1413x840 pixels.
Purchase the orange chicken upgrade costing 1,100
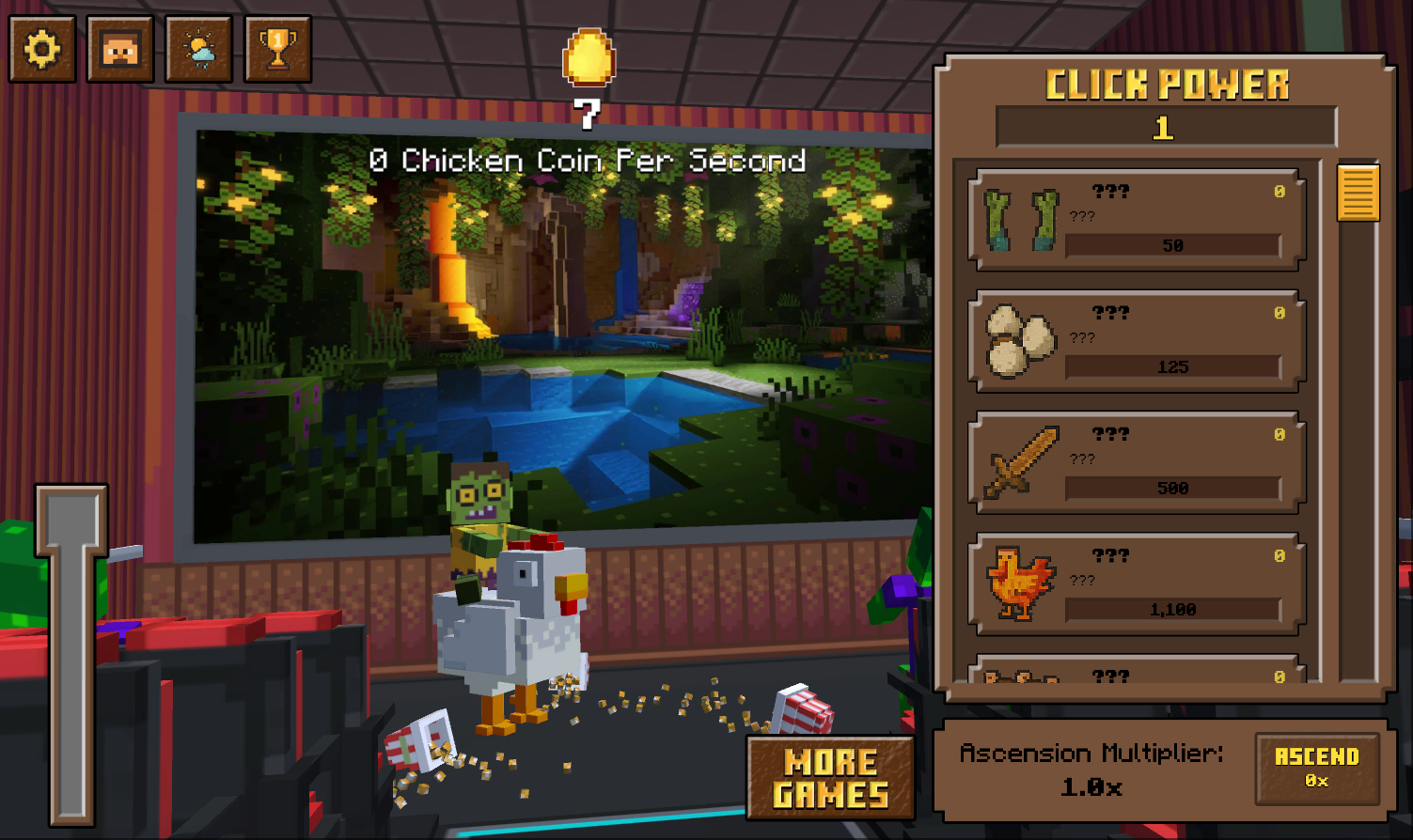(x=1138, y=583)
